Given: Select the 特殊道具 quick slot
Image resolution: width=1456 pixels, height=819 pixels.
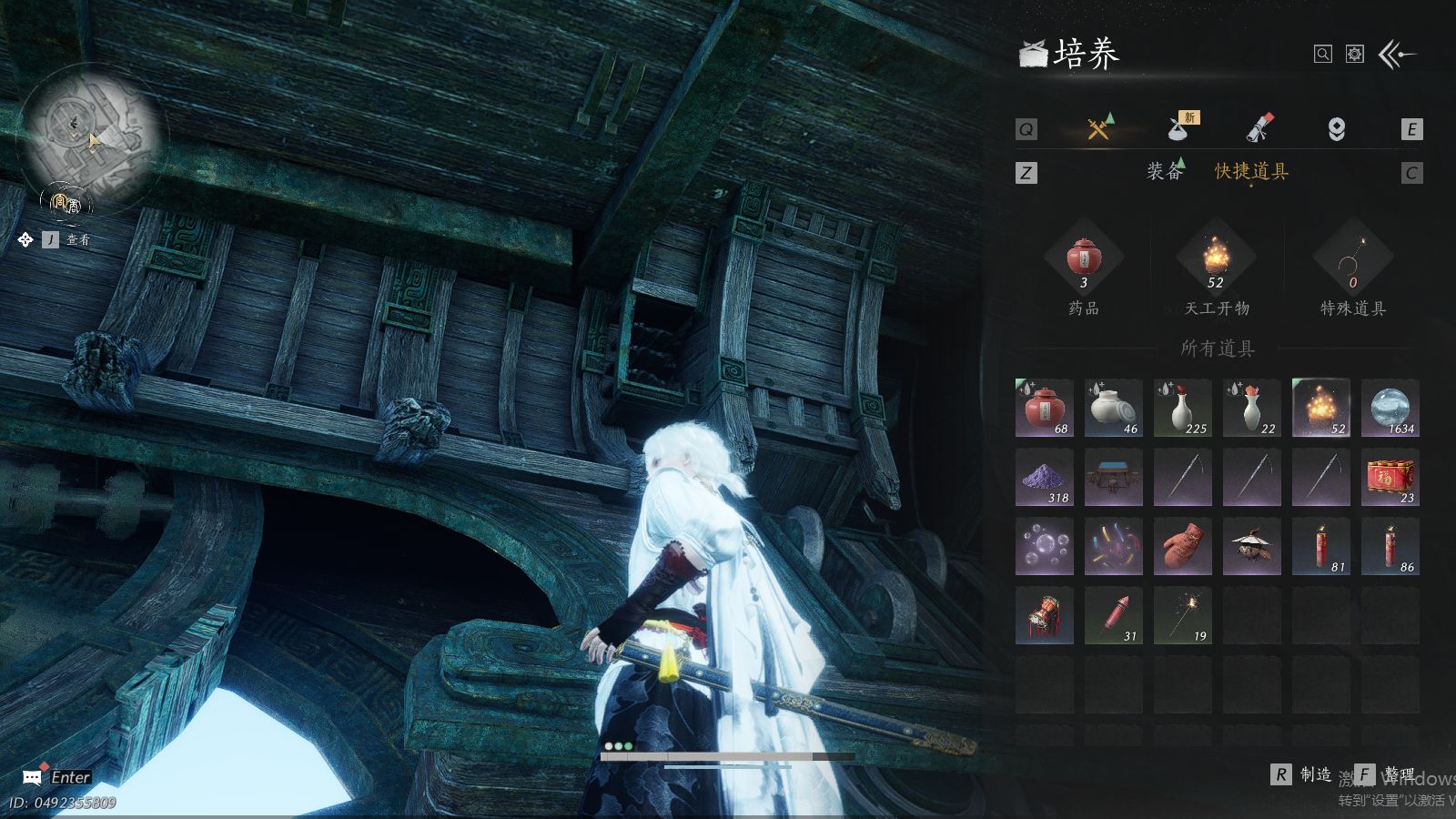Looking at the screenshot, I should coord(1352,259).
